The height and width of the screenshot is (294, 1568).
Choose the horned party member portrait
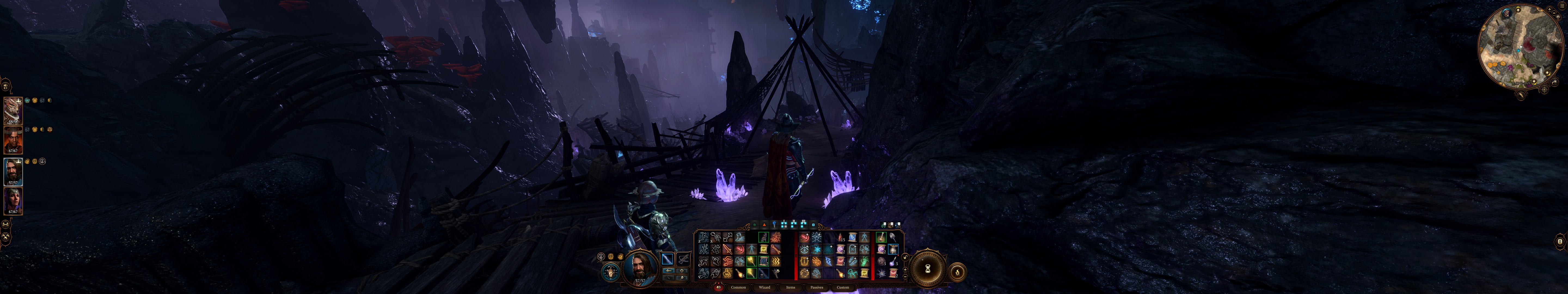[13, 140]
